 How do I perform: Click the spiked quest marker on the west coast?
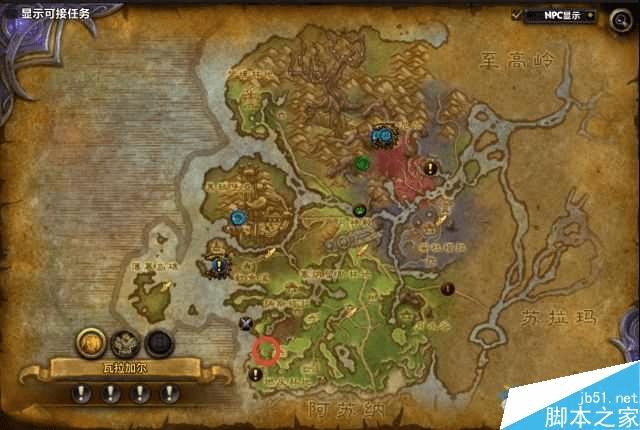pyautogui.click(x=218, y=265)
